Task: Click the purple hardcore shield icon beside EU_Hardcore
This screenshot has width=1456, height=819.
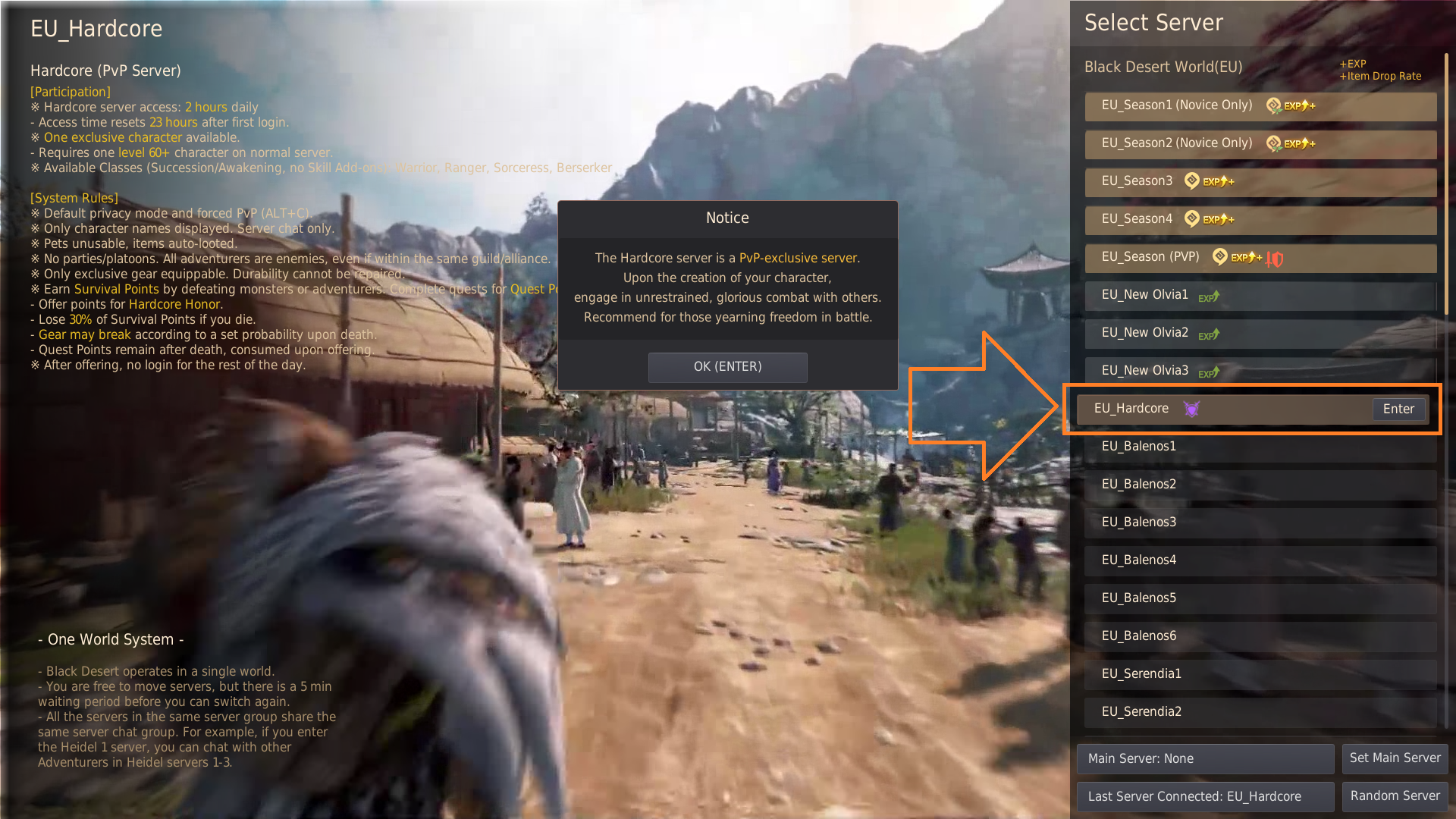Action: (x=1191, y=409)
